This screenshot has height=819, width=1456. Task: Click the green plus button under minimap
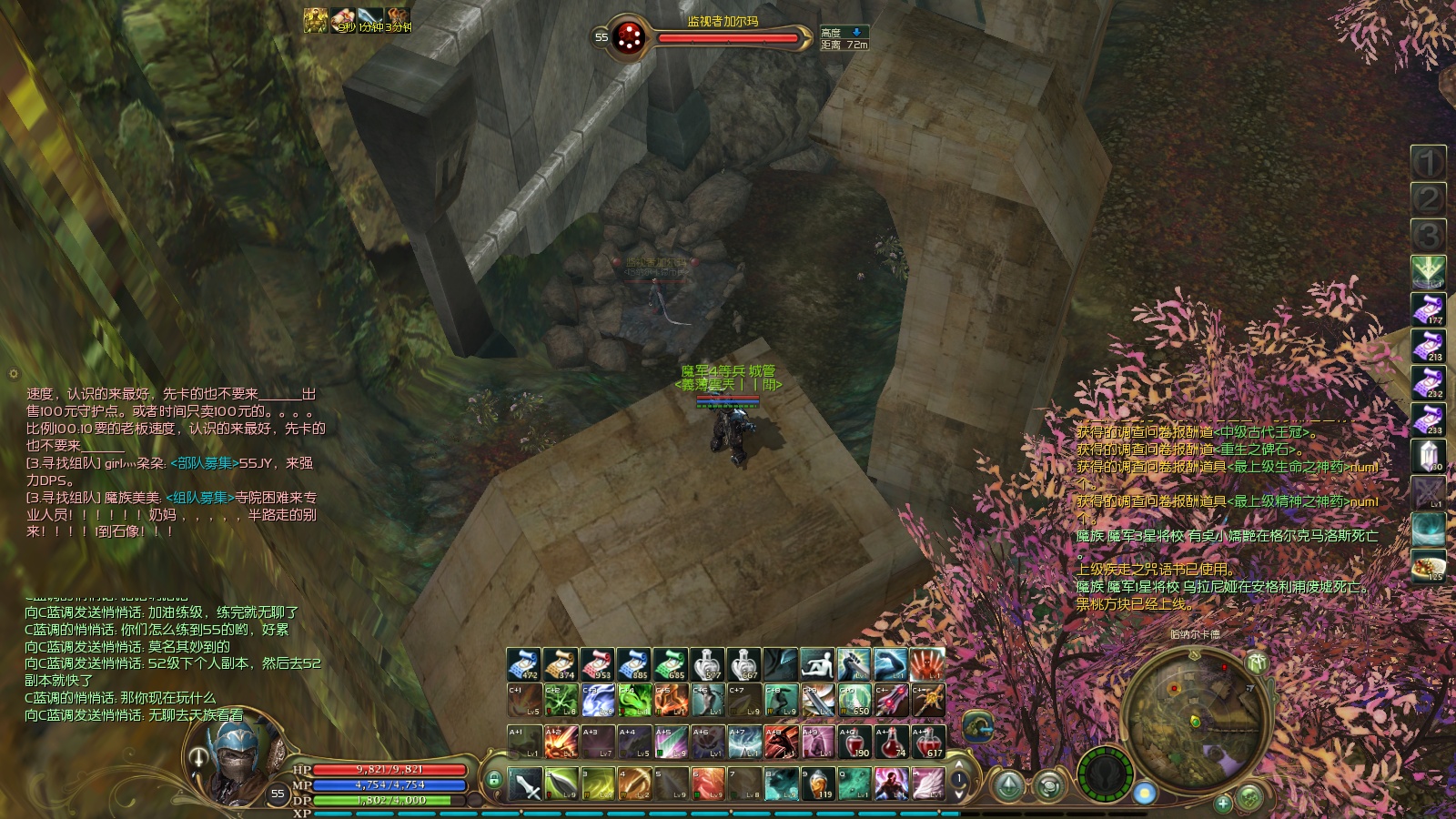[x=1223, y=803]
